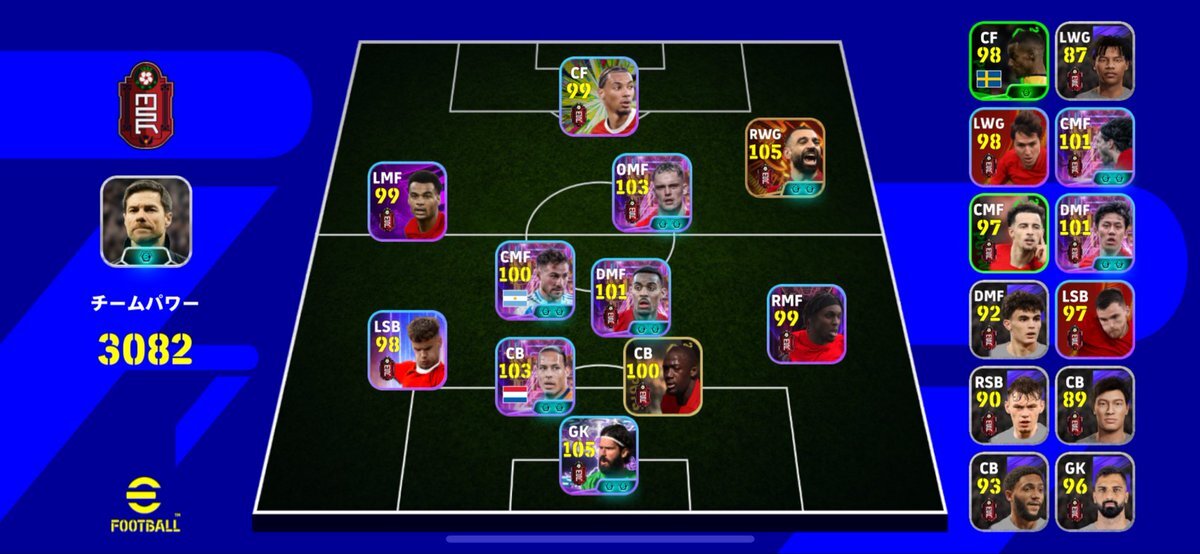
Task: Open the manager portrait card
Action: (146, 222)
